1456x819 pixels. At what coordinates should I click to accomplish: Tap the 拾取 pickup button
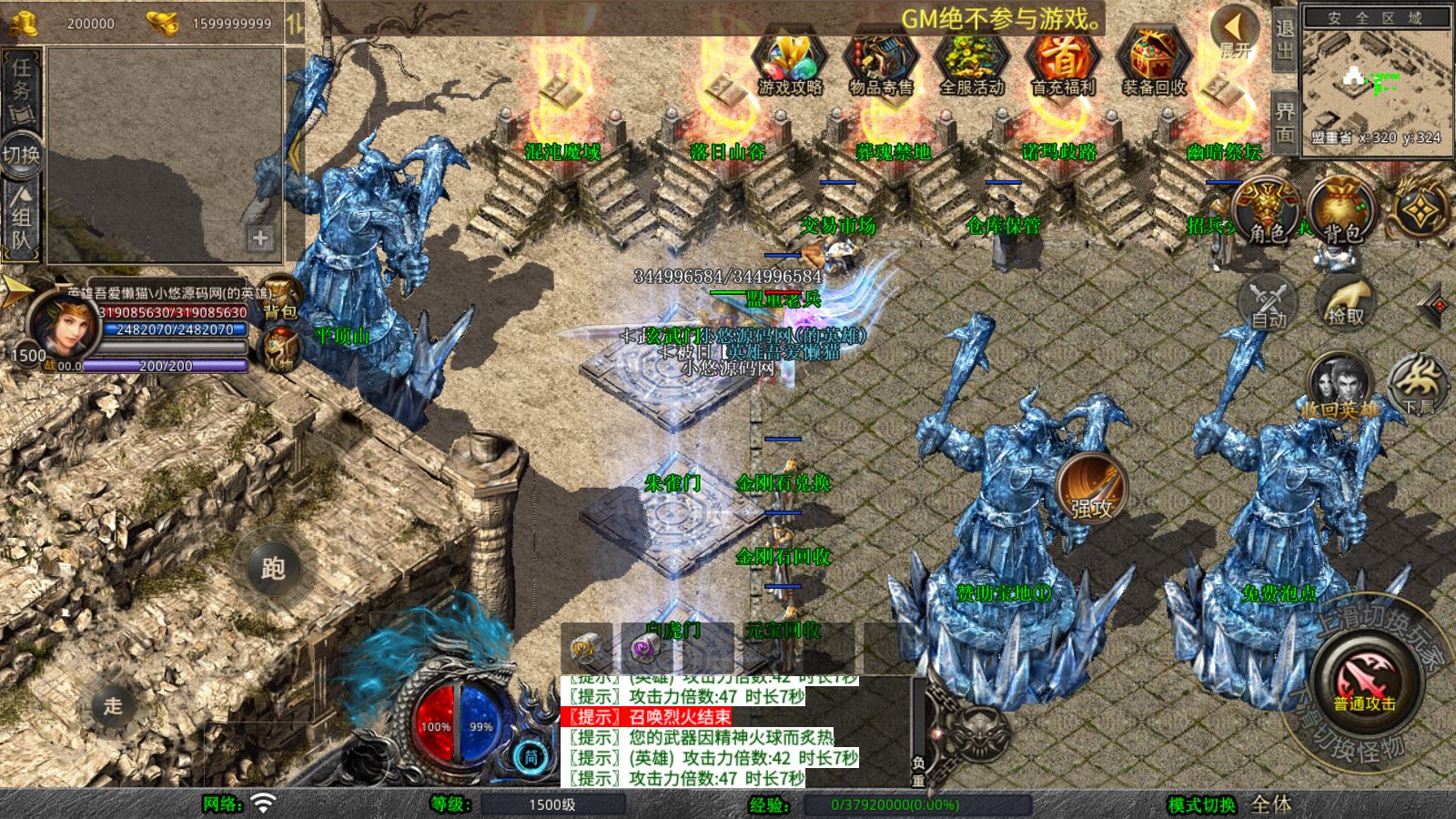1346,302
